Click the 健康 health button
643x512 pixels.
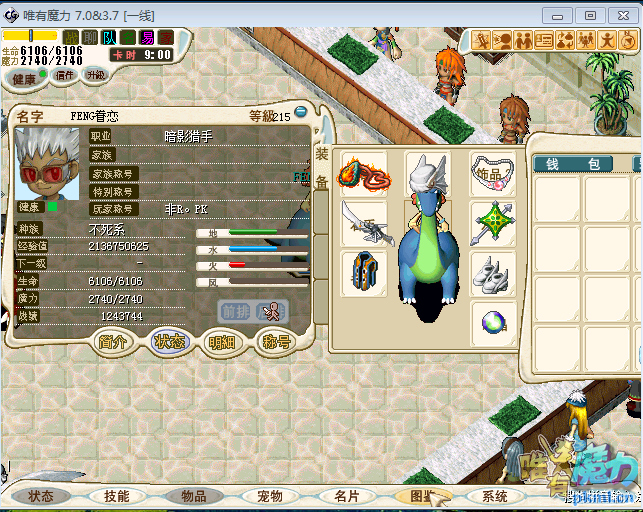tap(23, 79)
